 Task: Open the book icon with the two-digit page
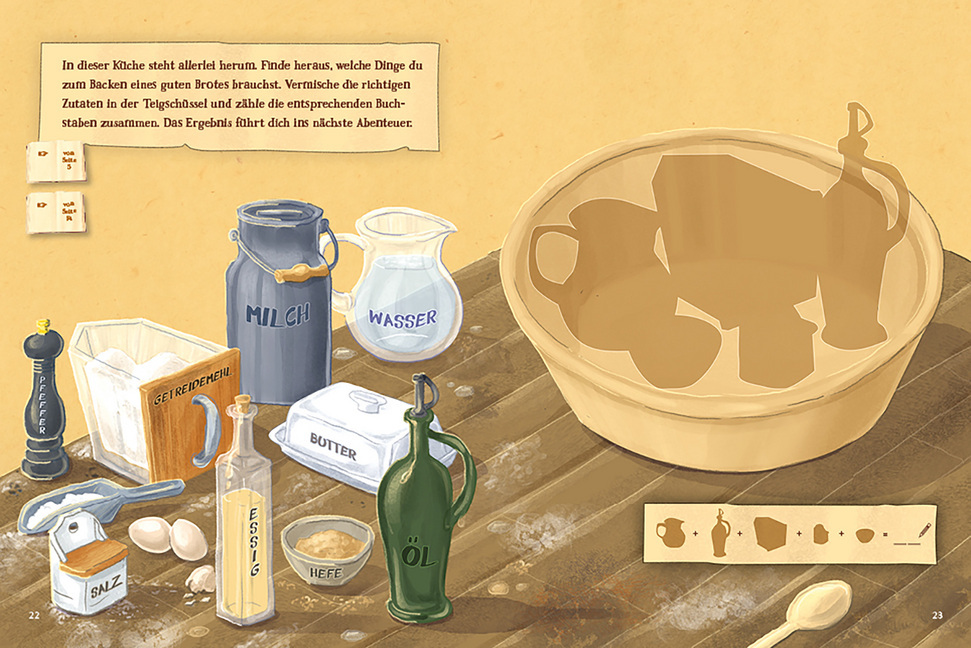point(57,212)
